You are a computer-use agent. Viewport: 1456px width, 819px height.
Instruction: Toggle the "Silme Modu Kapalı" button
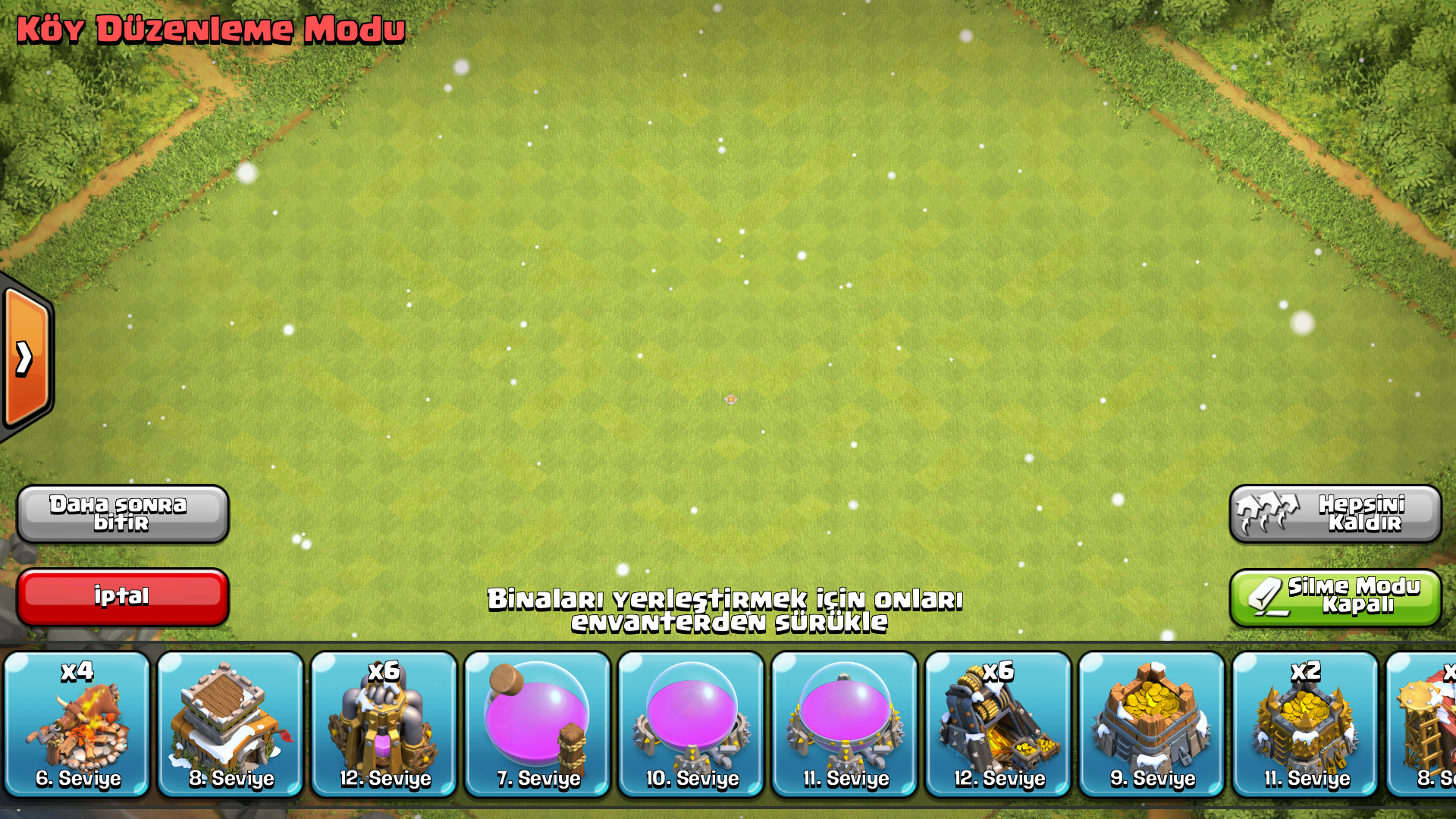pyautogui.click(x=1335, y=597)
